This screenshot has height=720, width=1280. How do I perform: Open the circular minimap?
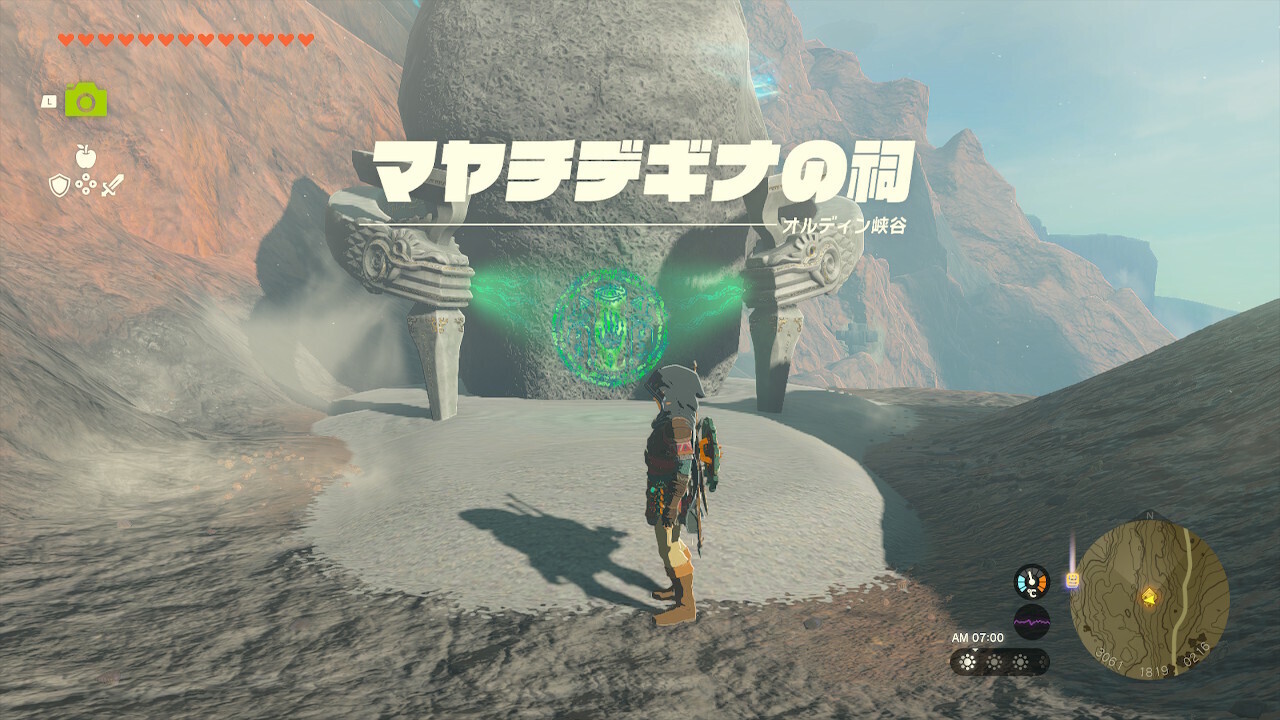point(1148,601)
